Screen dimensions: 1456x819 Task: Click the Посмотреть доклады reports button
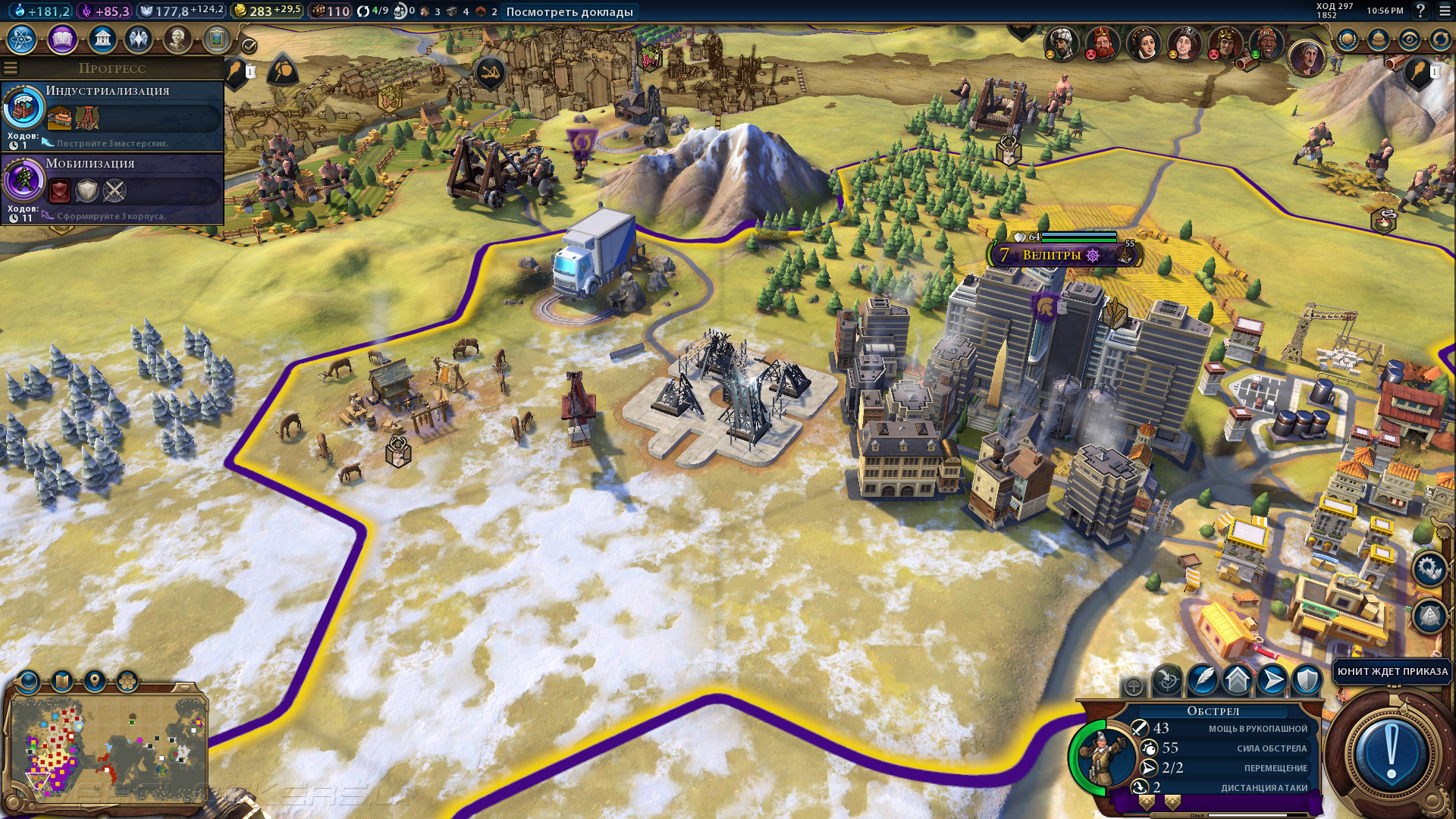coord(569,11)
